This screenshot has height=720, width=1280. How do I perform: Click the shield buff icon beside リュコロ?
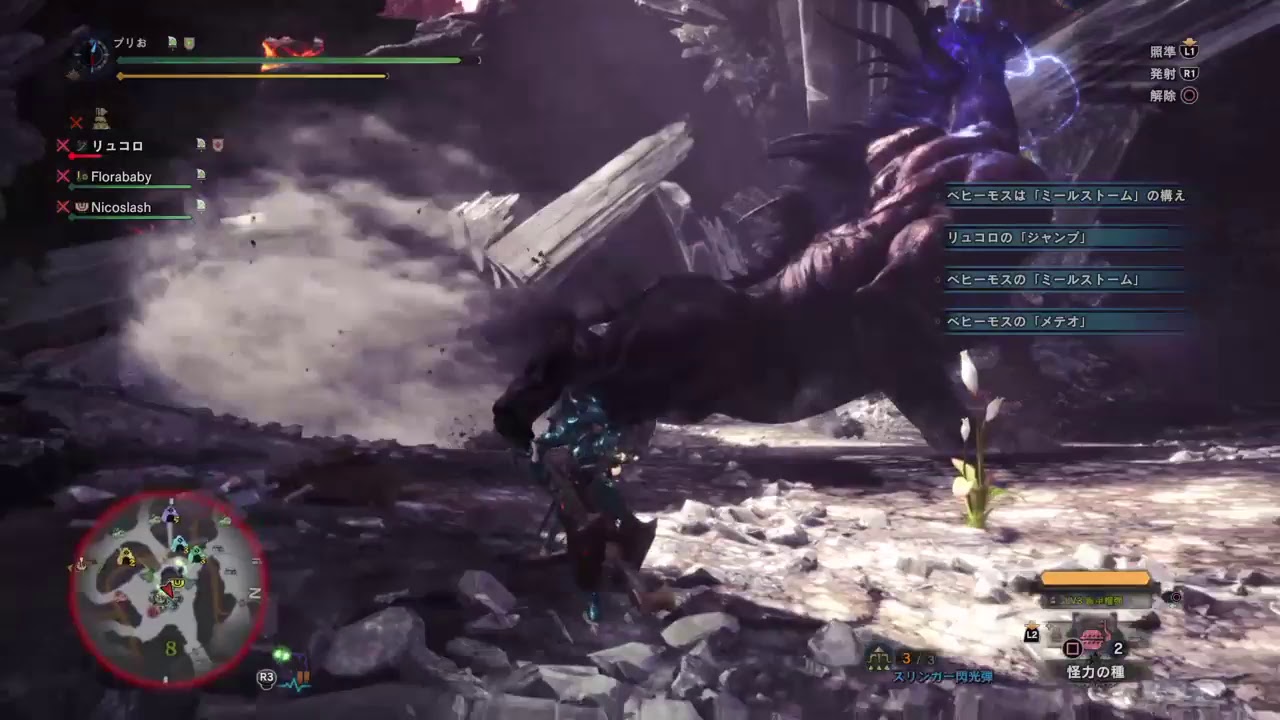click(217, 145)
